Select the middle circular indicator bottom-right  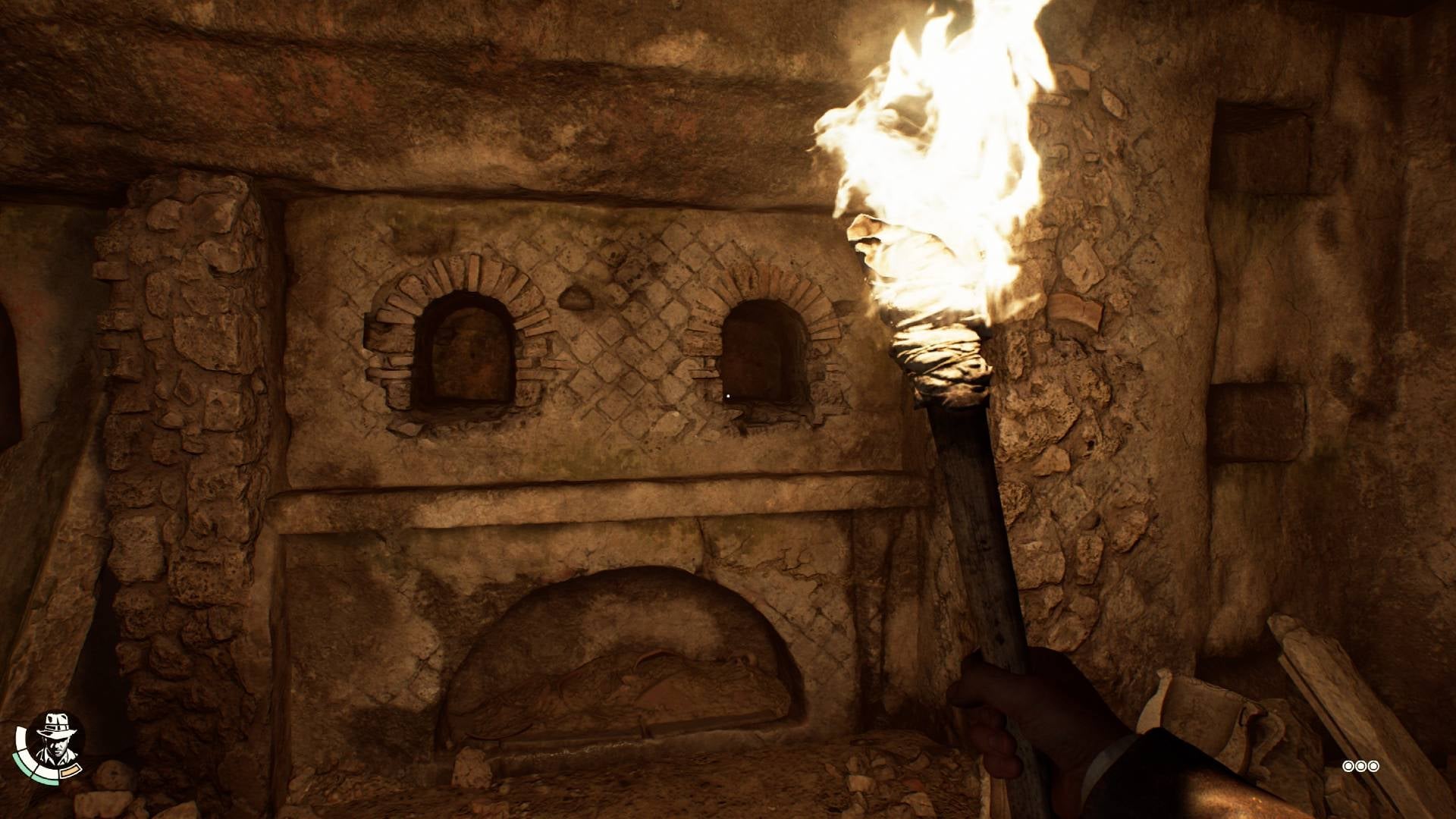(1360, 767)
